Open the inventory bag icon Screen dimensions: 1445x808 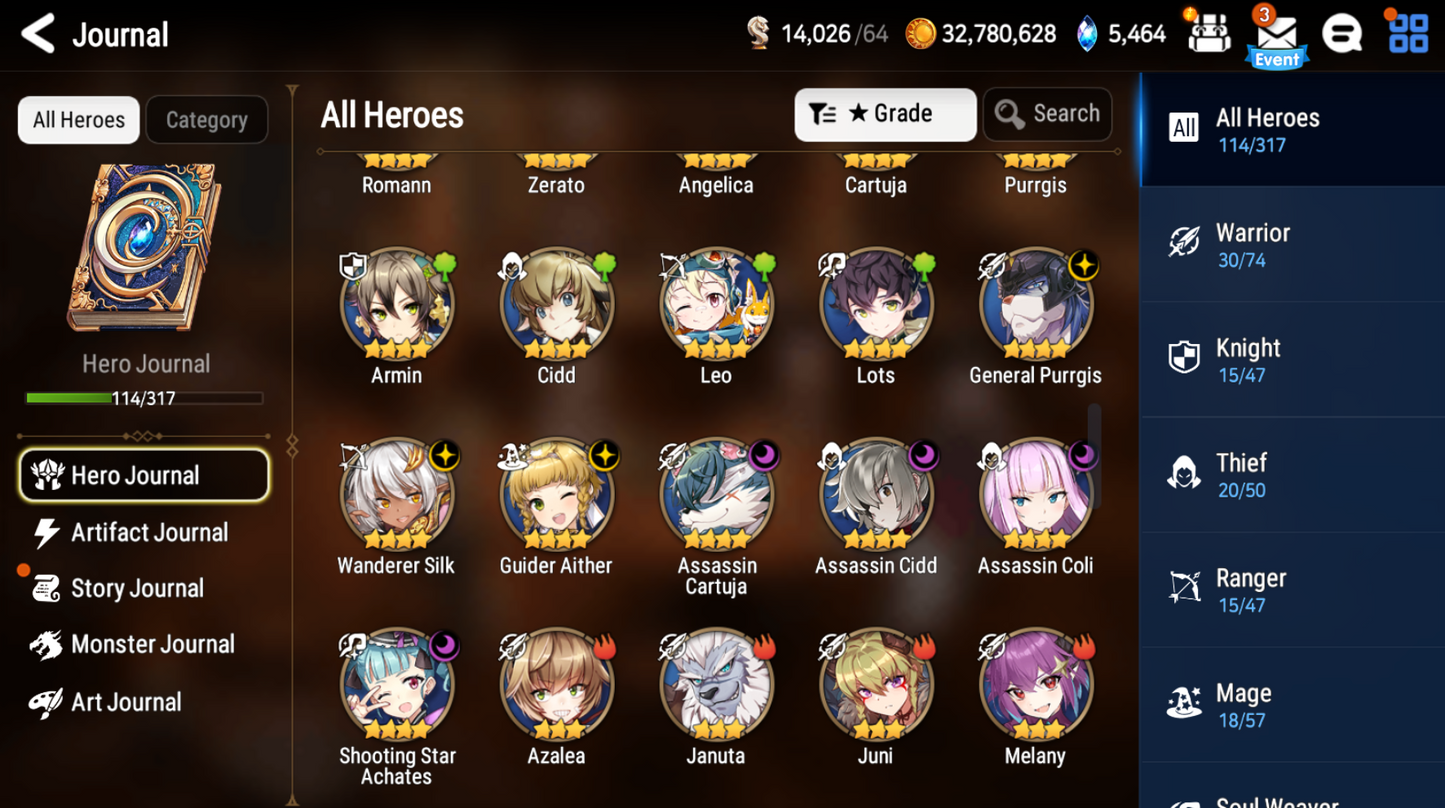click(1208, 33)
